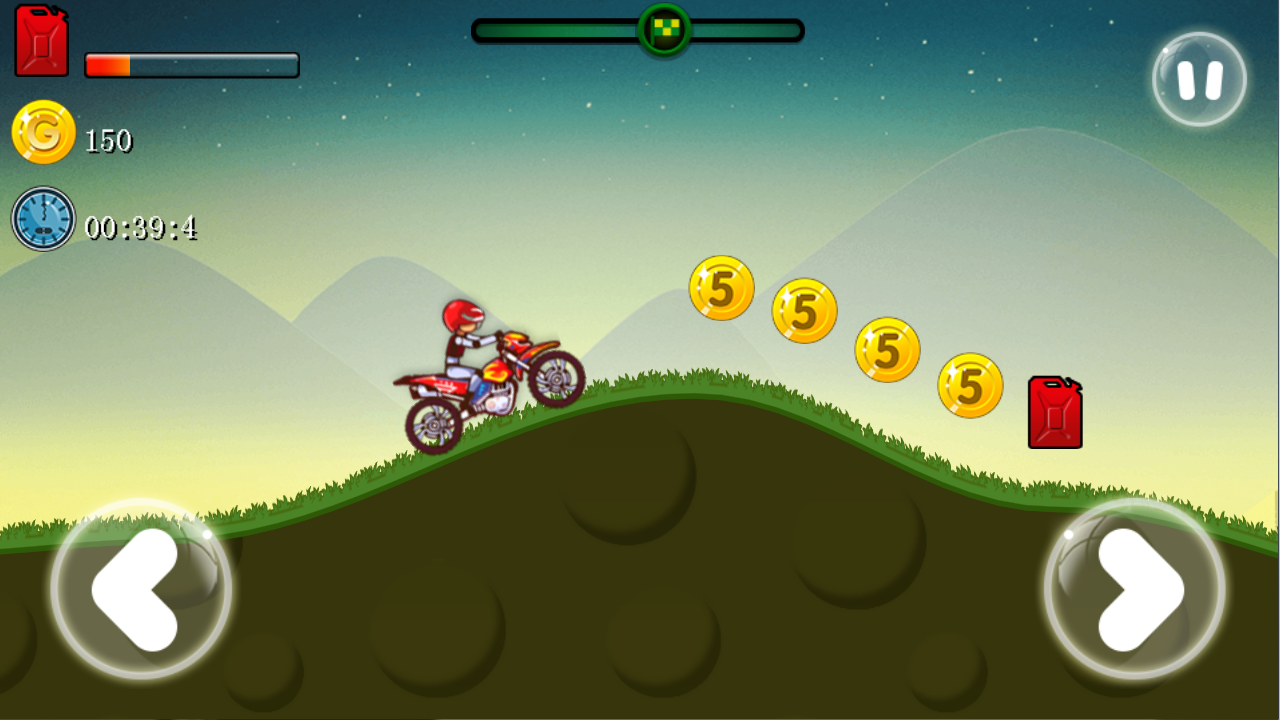The height and width of the screenshot is (720, 1280).
Task: Tap the coin count showing 150
Action: point(108,140)
